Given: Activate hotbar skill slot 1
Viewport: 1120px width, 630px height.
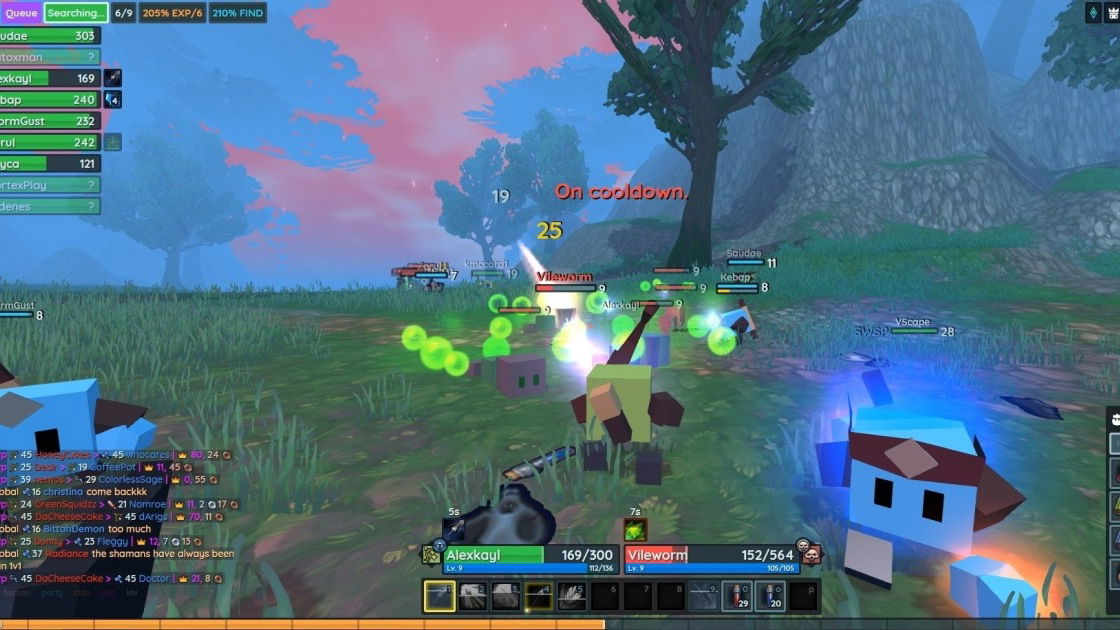Looking at the screenshot, I should click(440, 596).
